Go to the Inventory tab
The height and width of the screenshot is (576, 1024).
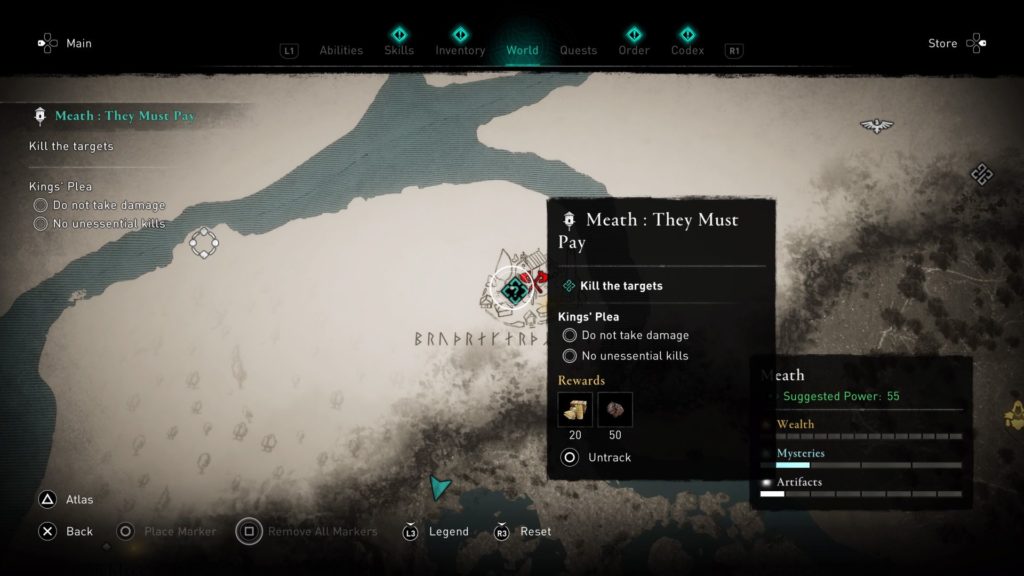point(460,50)
